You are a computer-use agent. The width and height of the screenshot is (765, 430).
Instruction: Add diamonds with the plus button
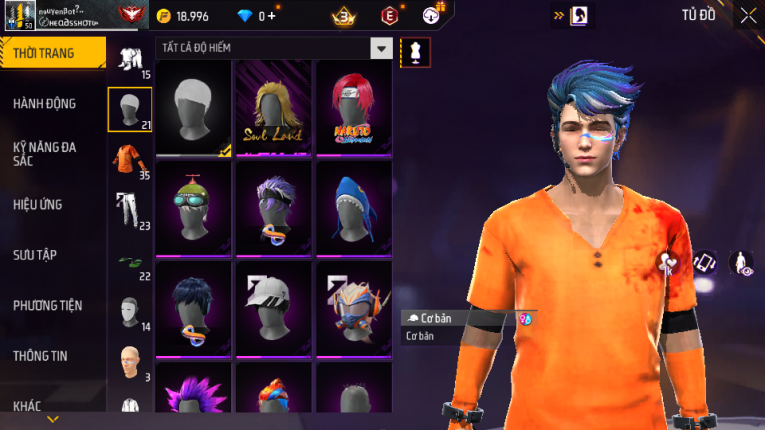[270, 16]
